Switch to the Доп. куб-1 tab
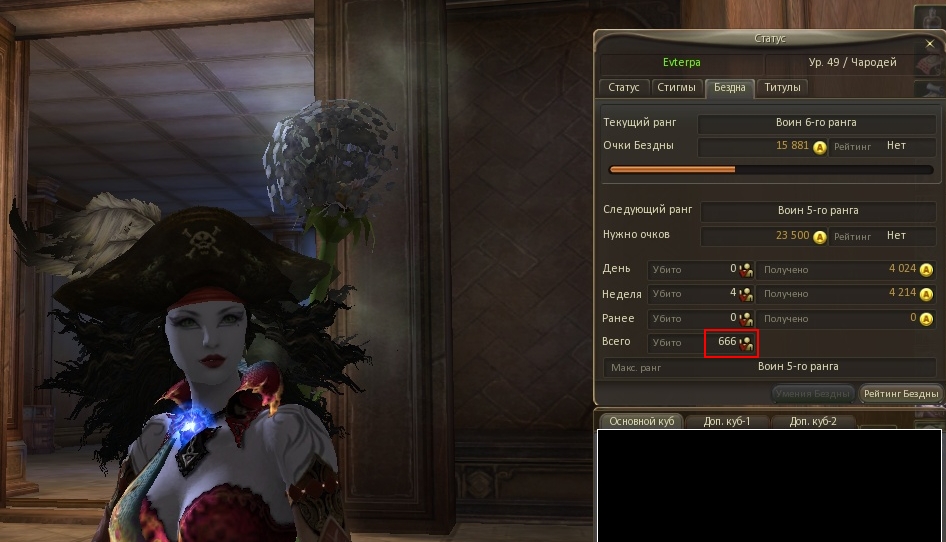 tap(727, 421)
